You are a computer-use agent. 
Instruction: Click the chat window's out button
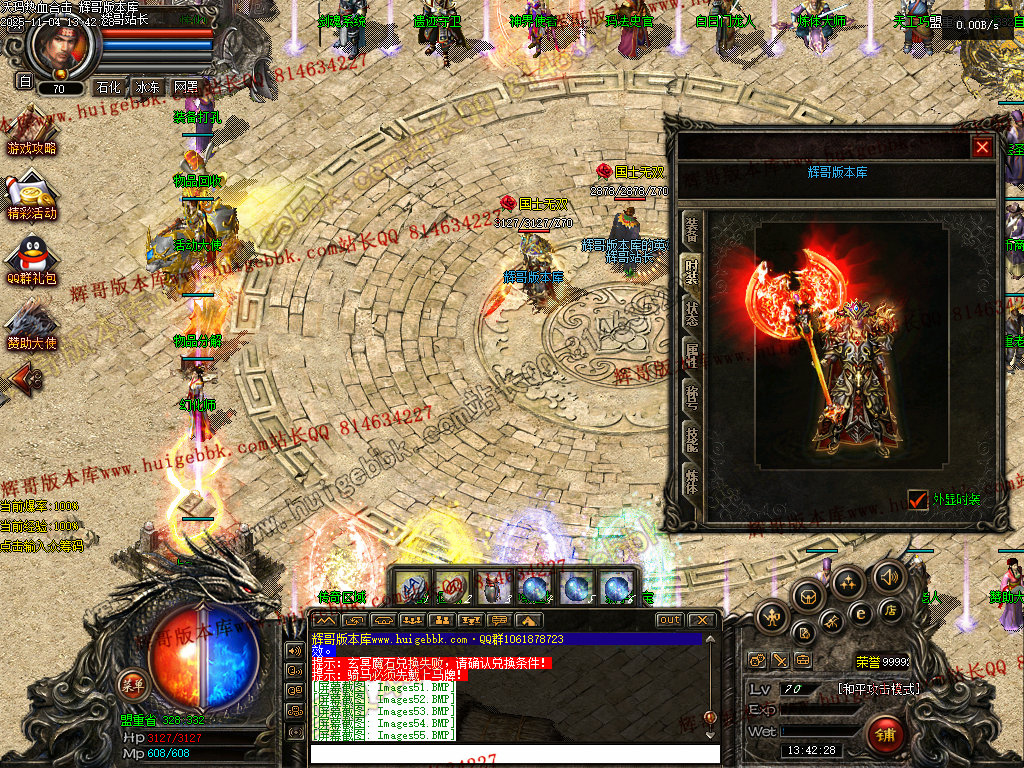tap(669, 620)
